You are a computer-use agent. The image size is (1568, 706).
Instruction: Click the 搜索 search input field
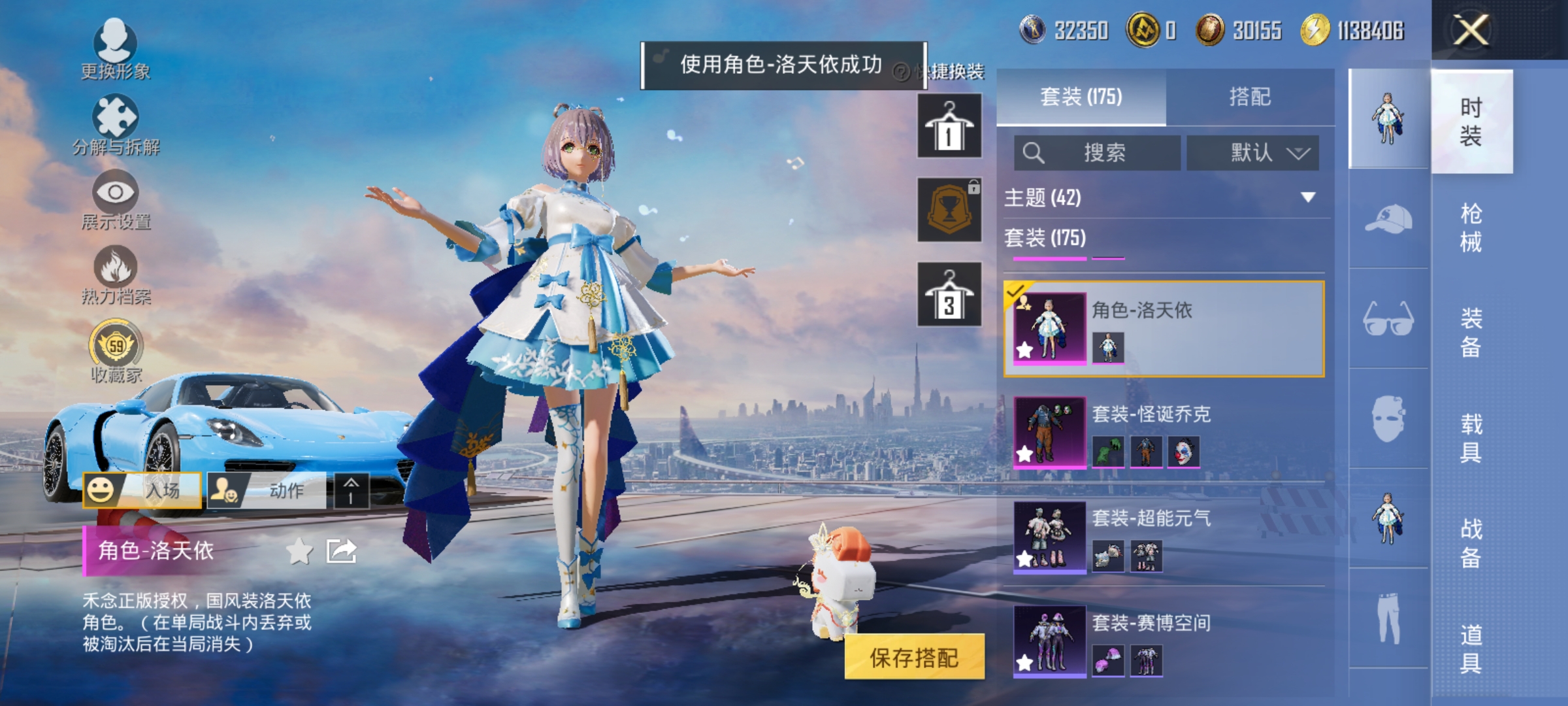point(1098,152)
